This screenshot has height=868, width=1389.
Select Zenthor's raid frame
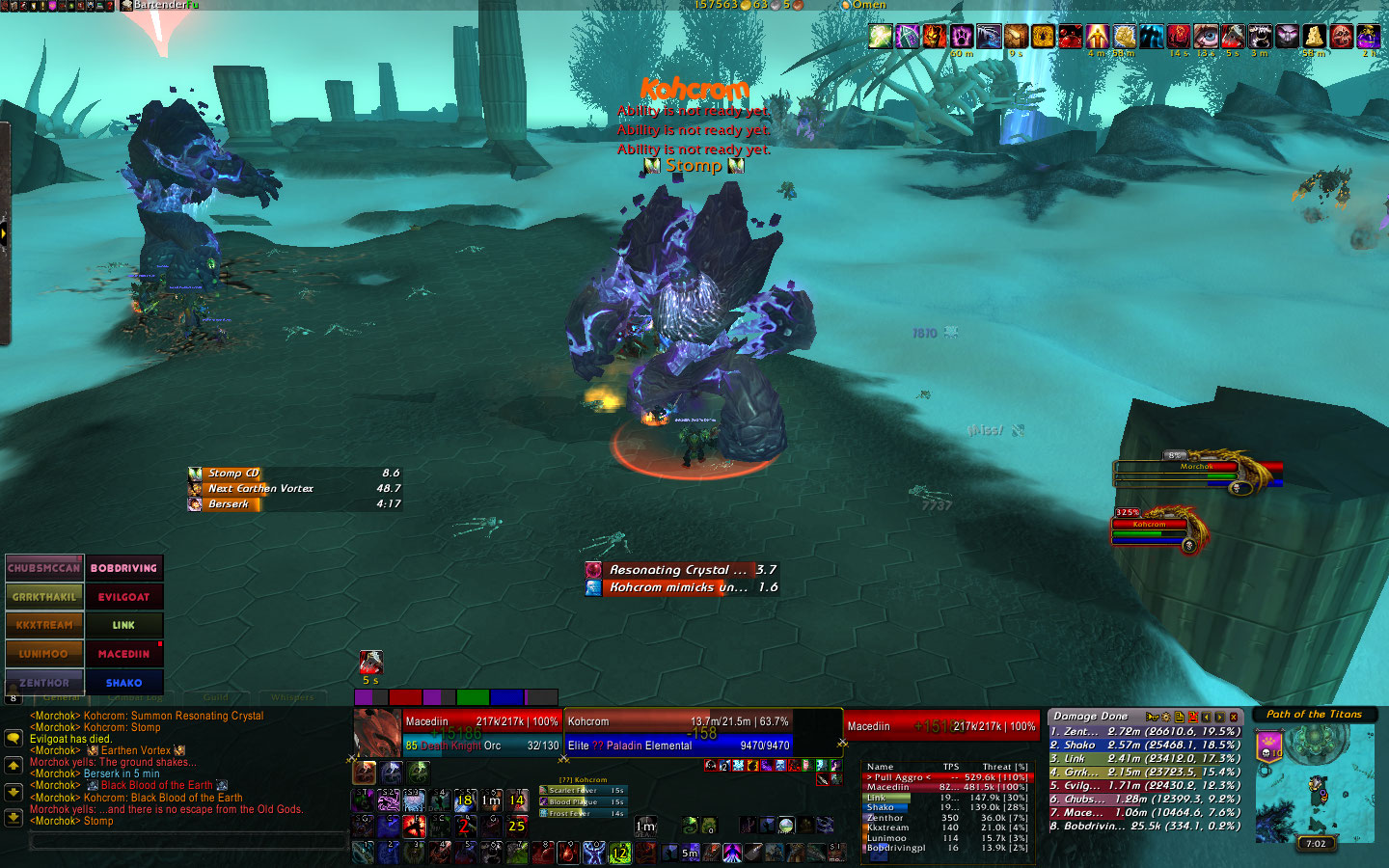(44, 682)
